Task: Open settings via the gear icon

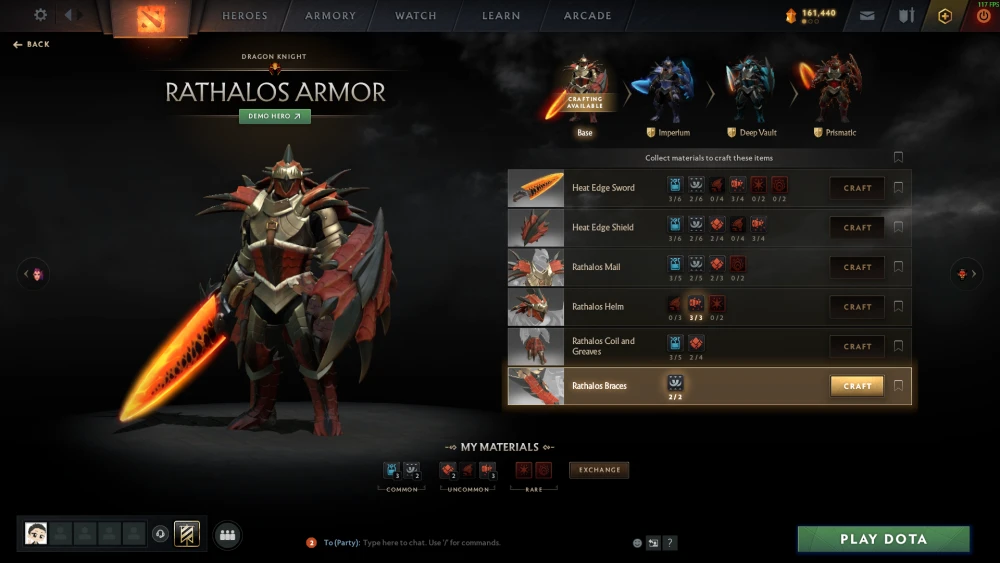Action: pos(41,15)
